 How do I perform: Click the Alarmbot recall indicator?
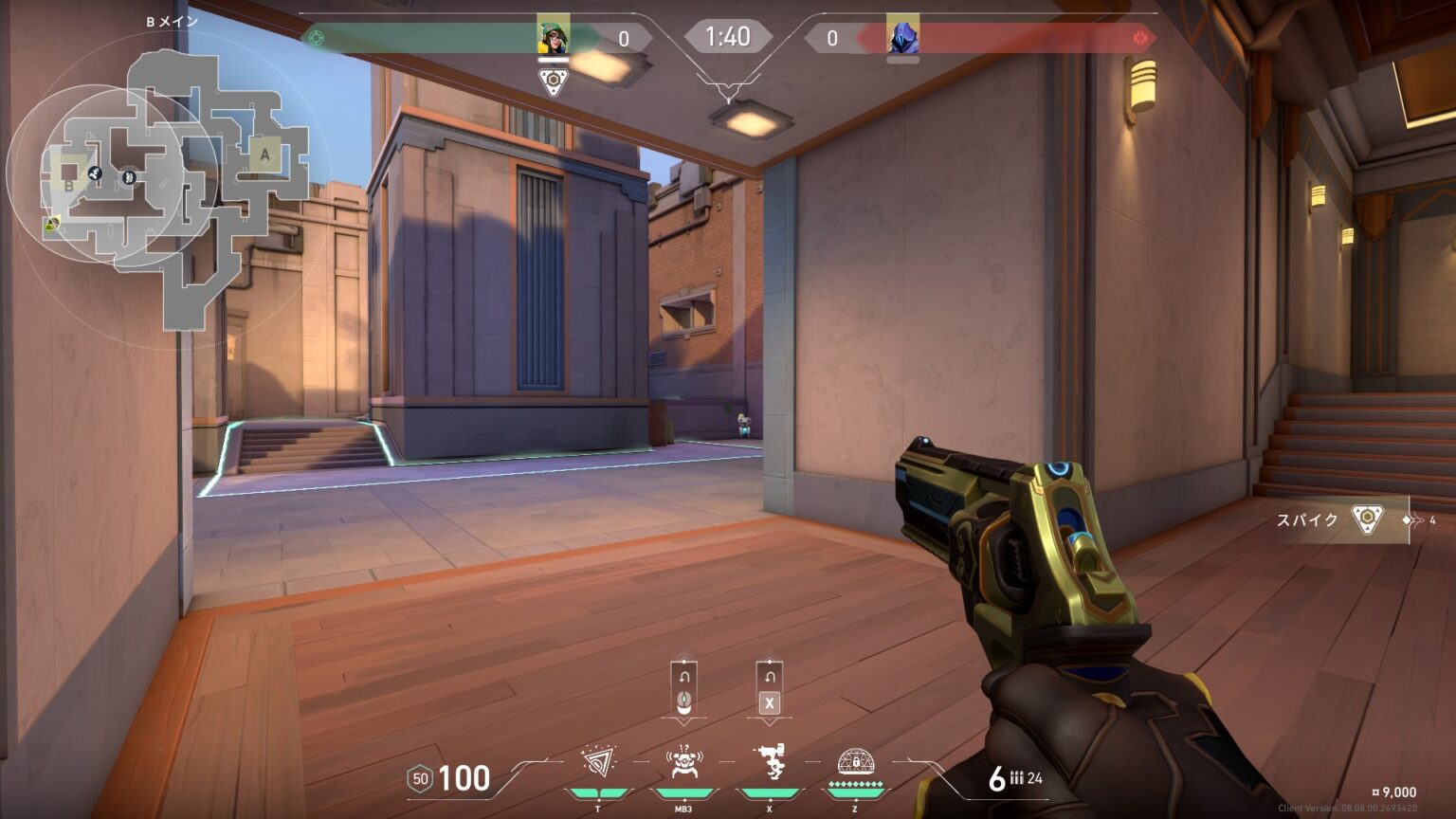point(683,688)
